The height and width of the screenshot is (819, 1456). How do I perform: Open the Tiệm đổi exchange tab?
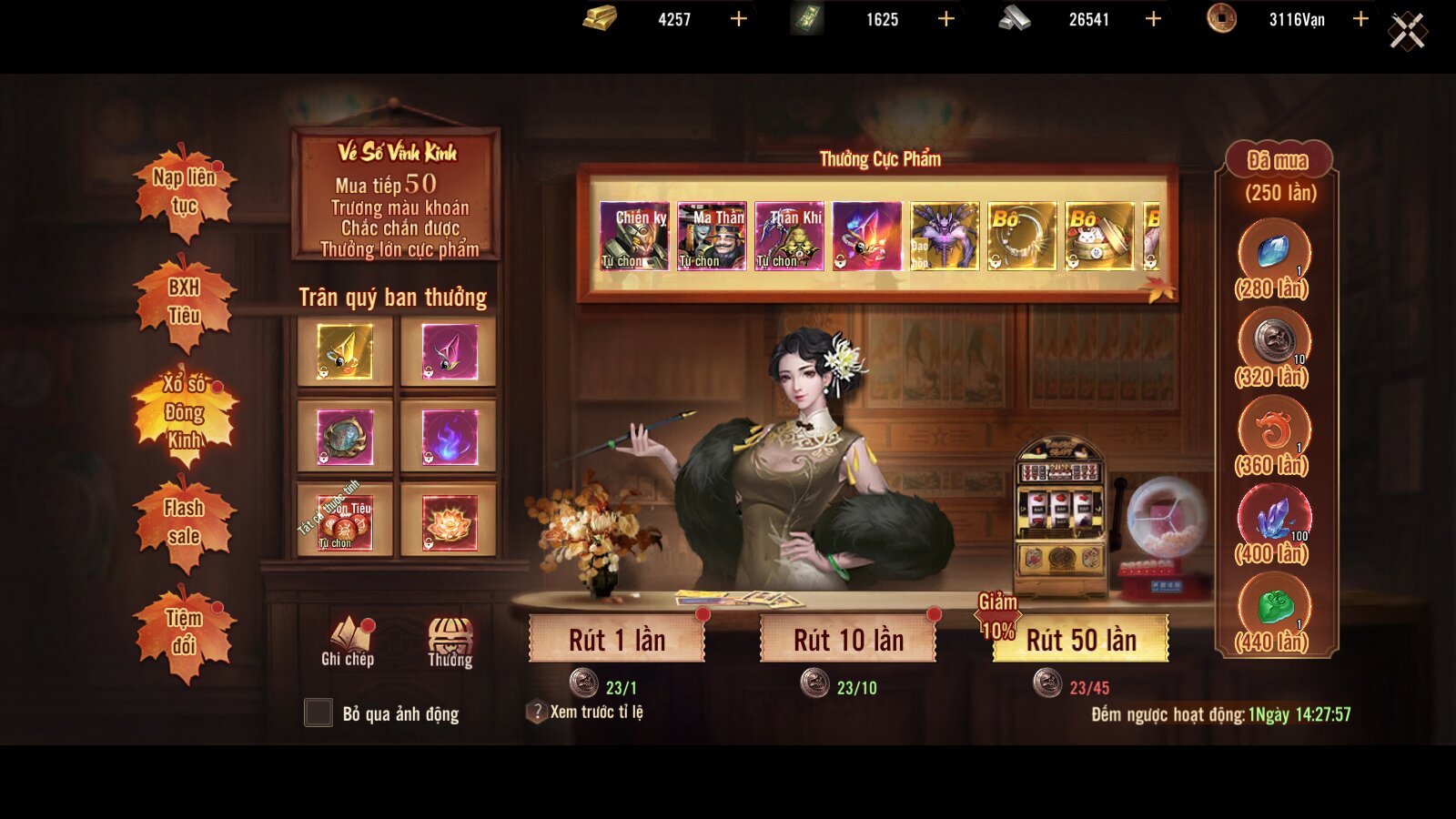(x=185, y=632)
